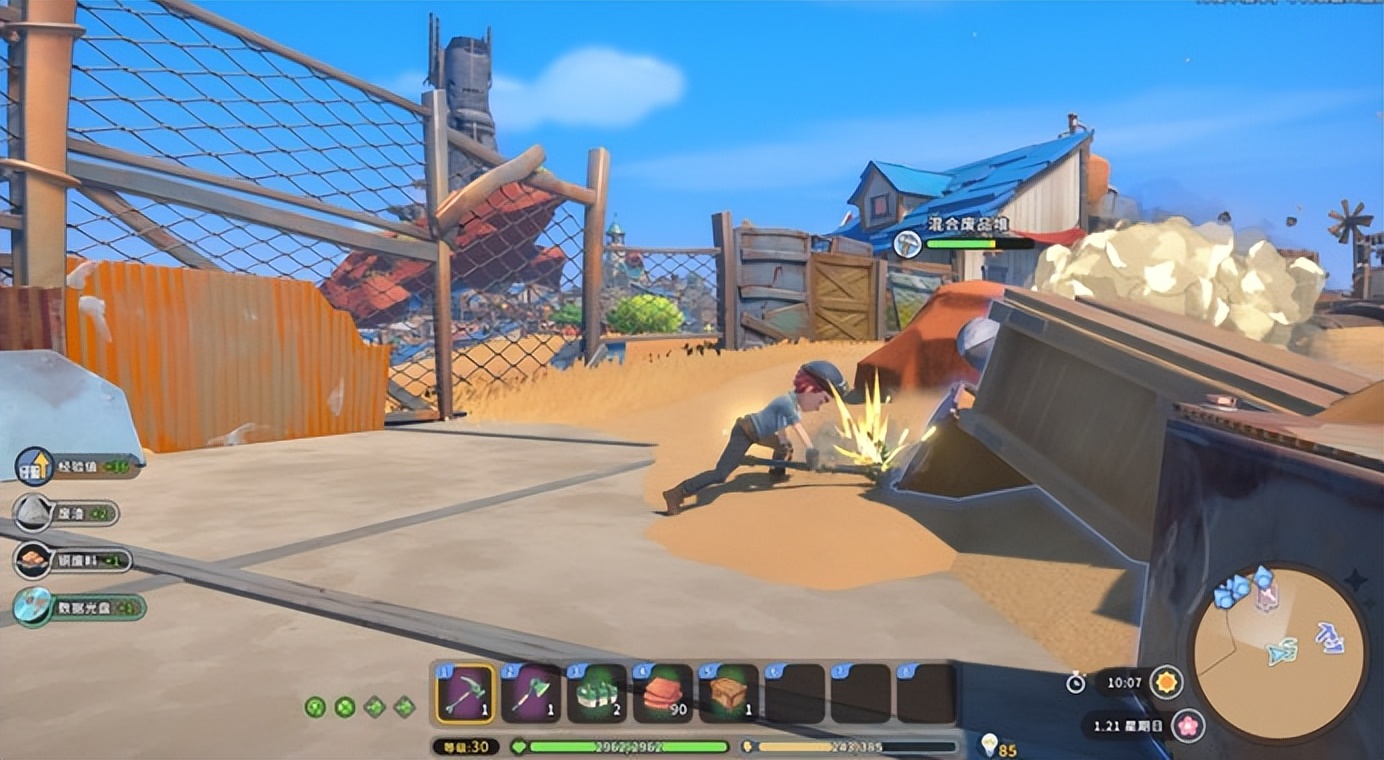
Task: Select the orange material stack of 90
Action: (x=663, y=693)
